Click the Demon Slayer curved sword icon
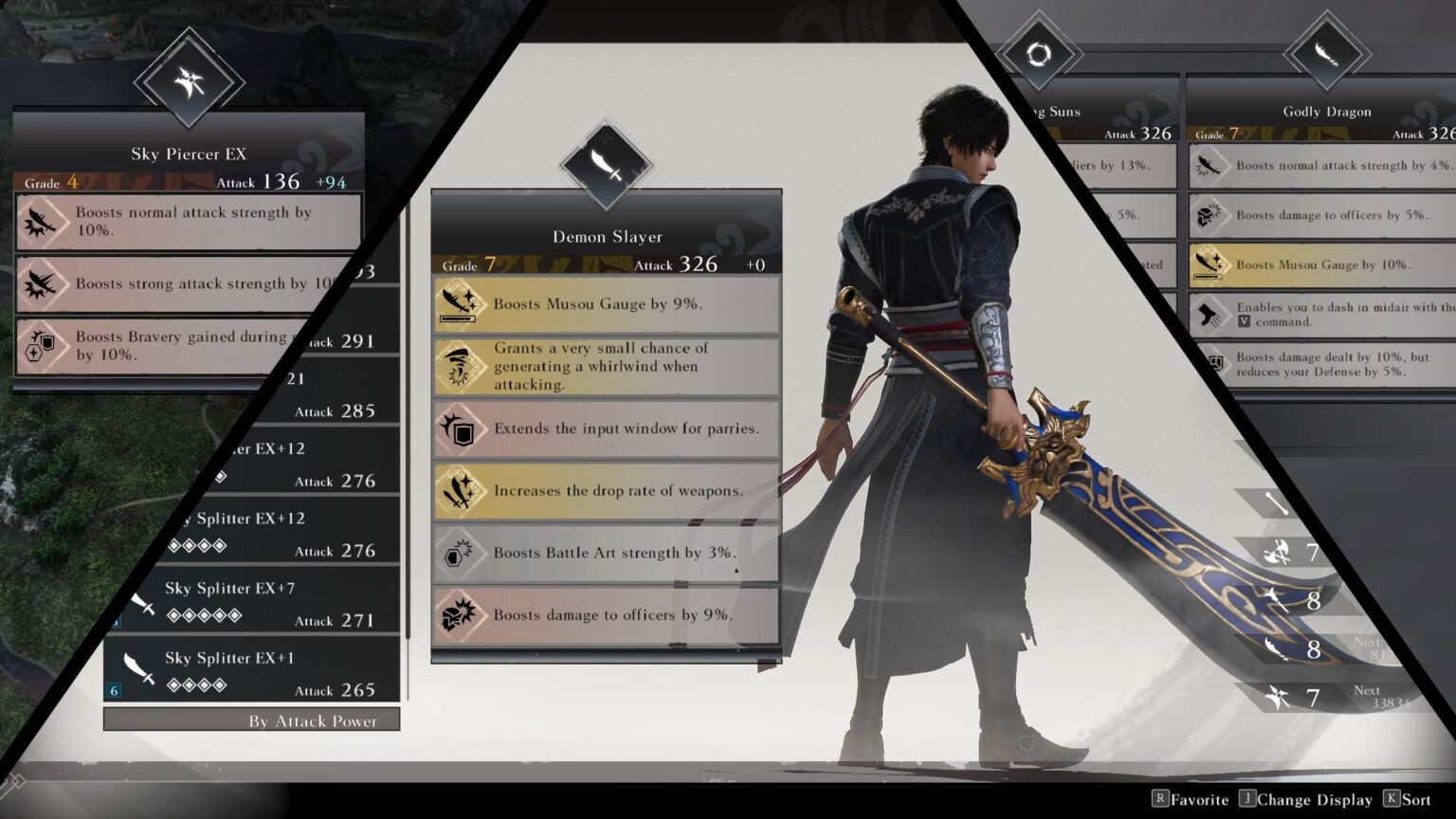This screenshot has height=819, width=1456. coord(607,161)
